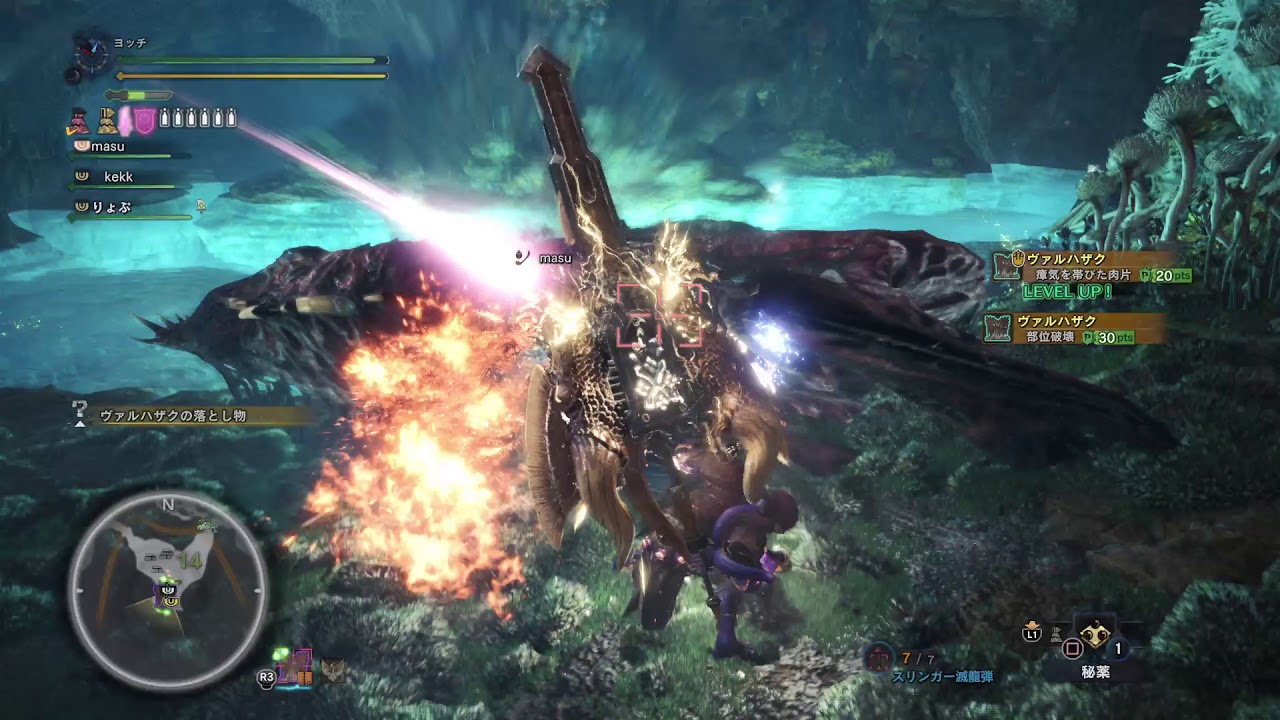
Task: Select the 秘薬 item in the item bar
Action: tap(1096, 639)
